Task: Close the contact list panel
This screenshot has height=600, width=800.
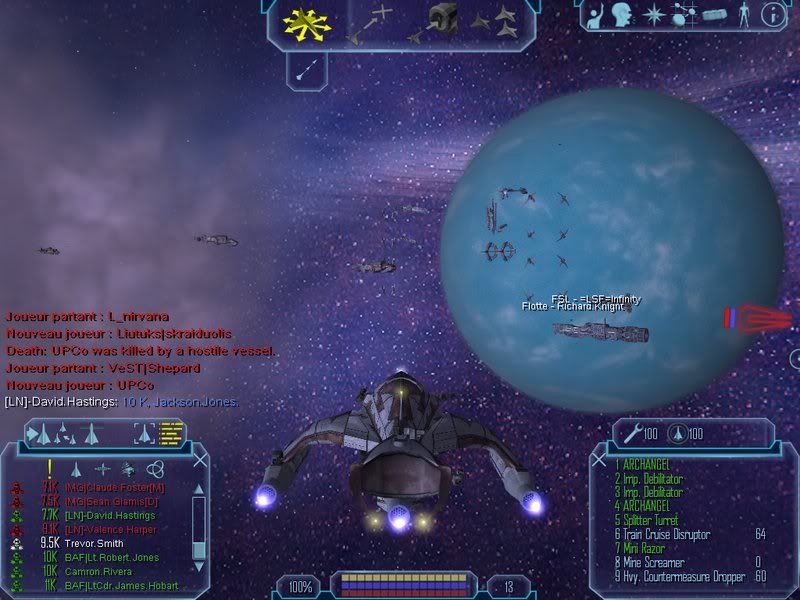Action: (x=201, y=460)
